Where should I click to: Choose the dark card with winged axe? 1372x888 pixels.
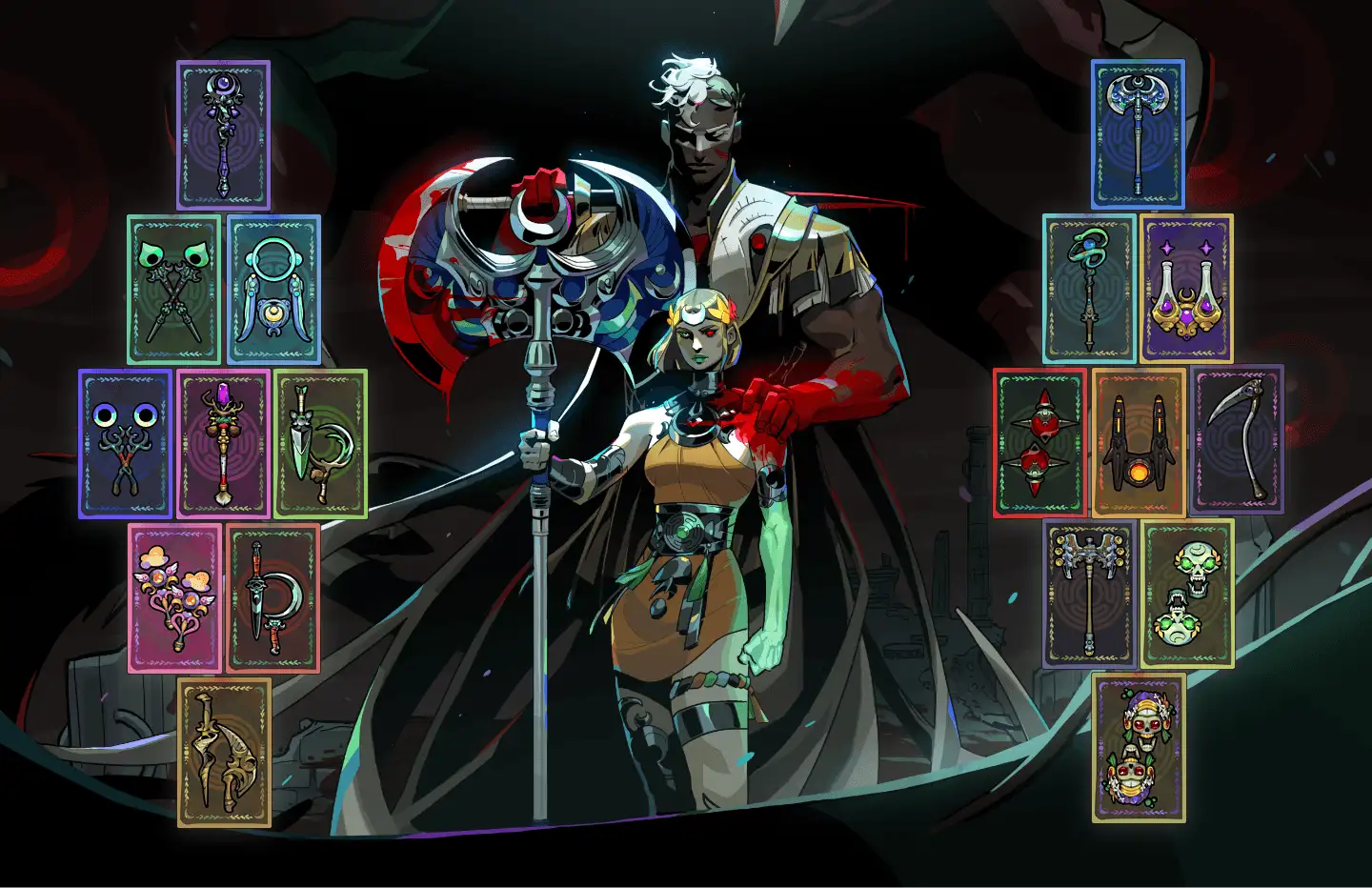coord(1089,595)
